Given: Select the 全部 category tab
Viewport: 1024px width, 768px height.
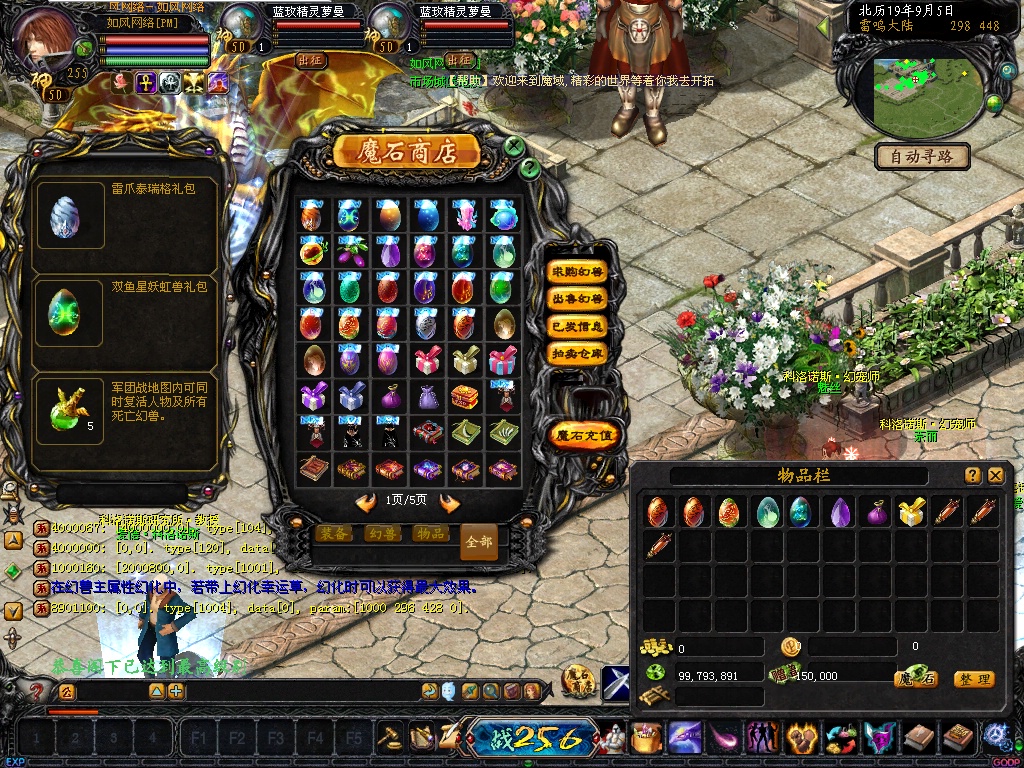Looking at the screenshot, I should 479,541.
